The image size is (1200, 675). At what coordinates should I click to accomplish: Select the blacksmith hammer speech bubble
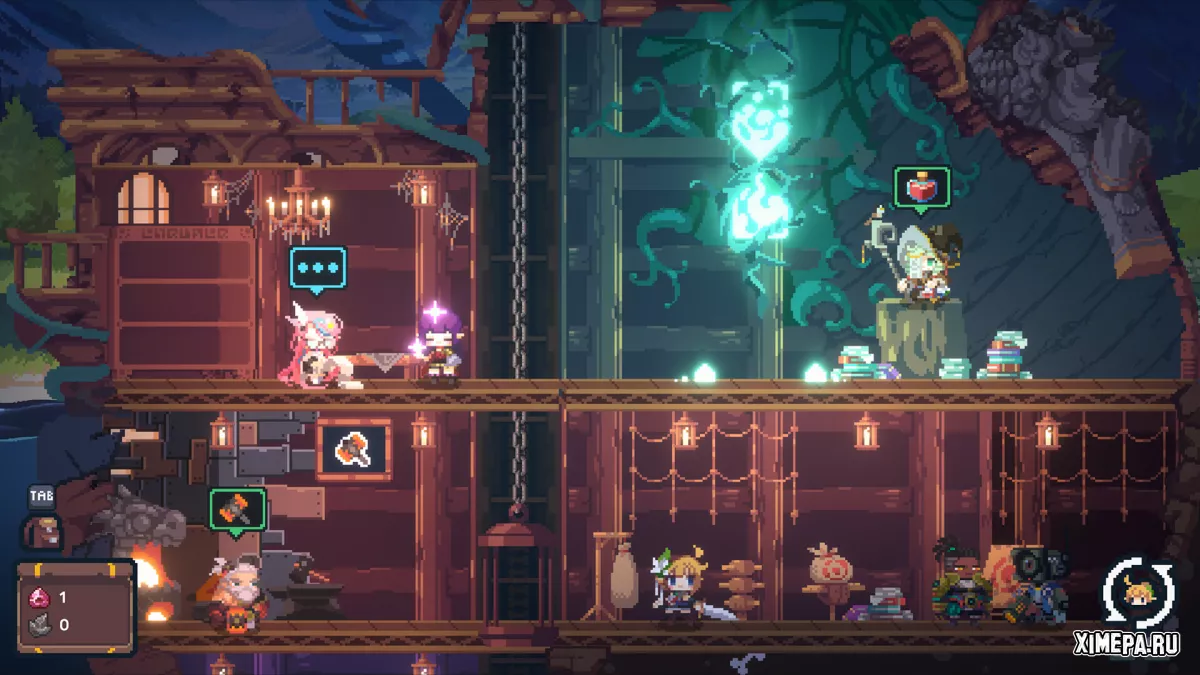237,509
